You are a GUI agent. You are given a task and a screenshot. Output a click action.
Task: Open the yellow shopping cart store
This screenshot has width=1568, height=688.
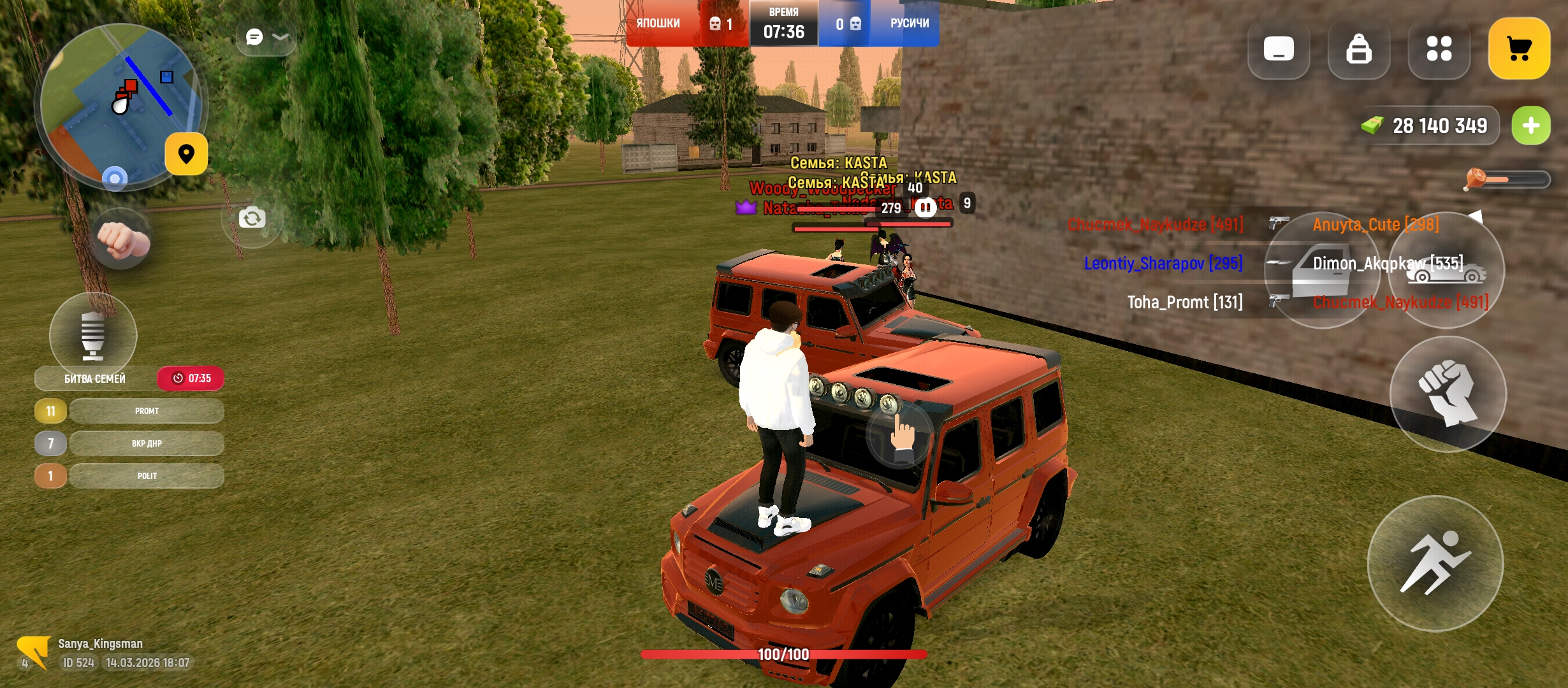pos(1519,49)
